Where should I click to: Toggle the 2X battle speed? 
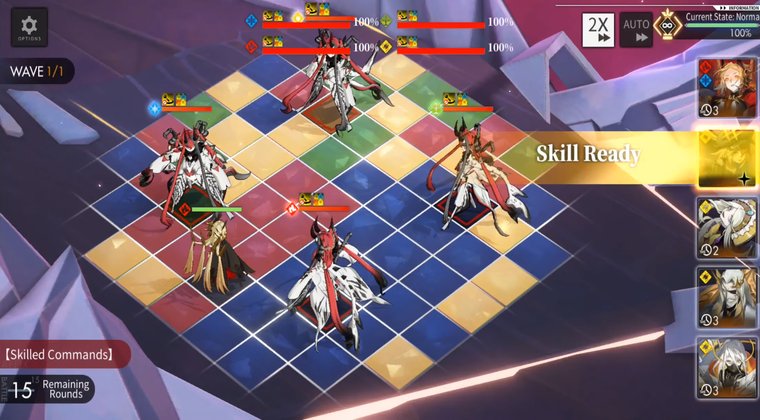(599, 30)
